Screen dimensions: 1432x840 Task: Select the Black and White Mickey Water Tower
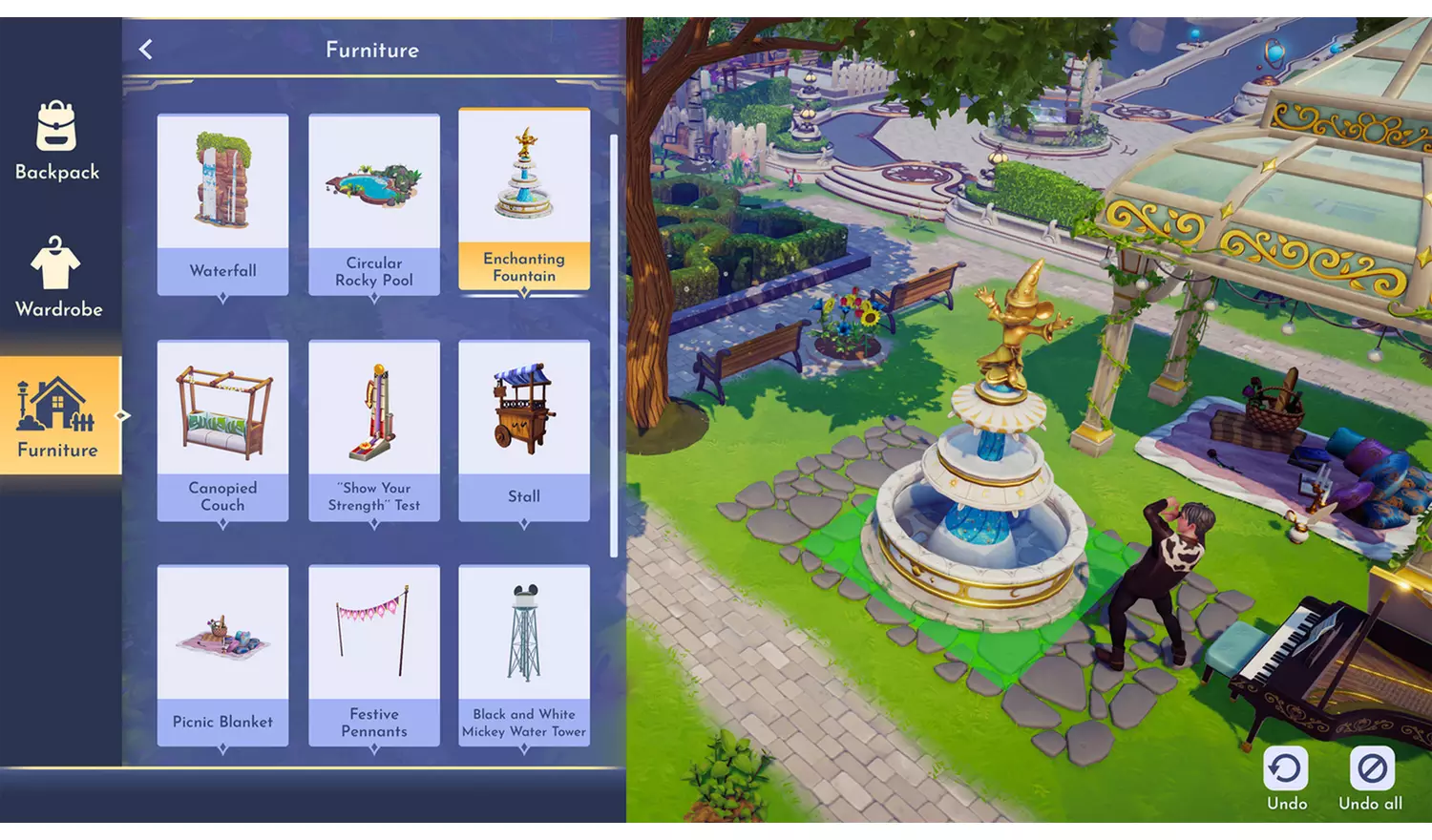tap(524, 655)
